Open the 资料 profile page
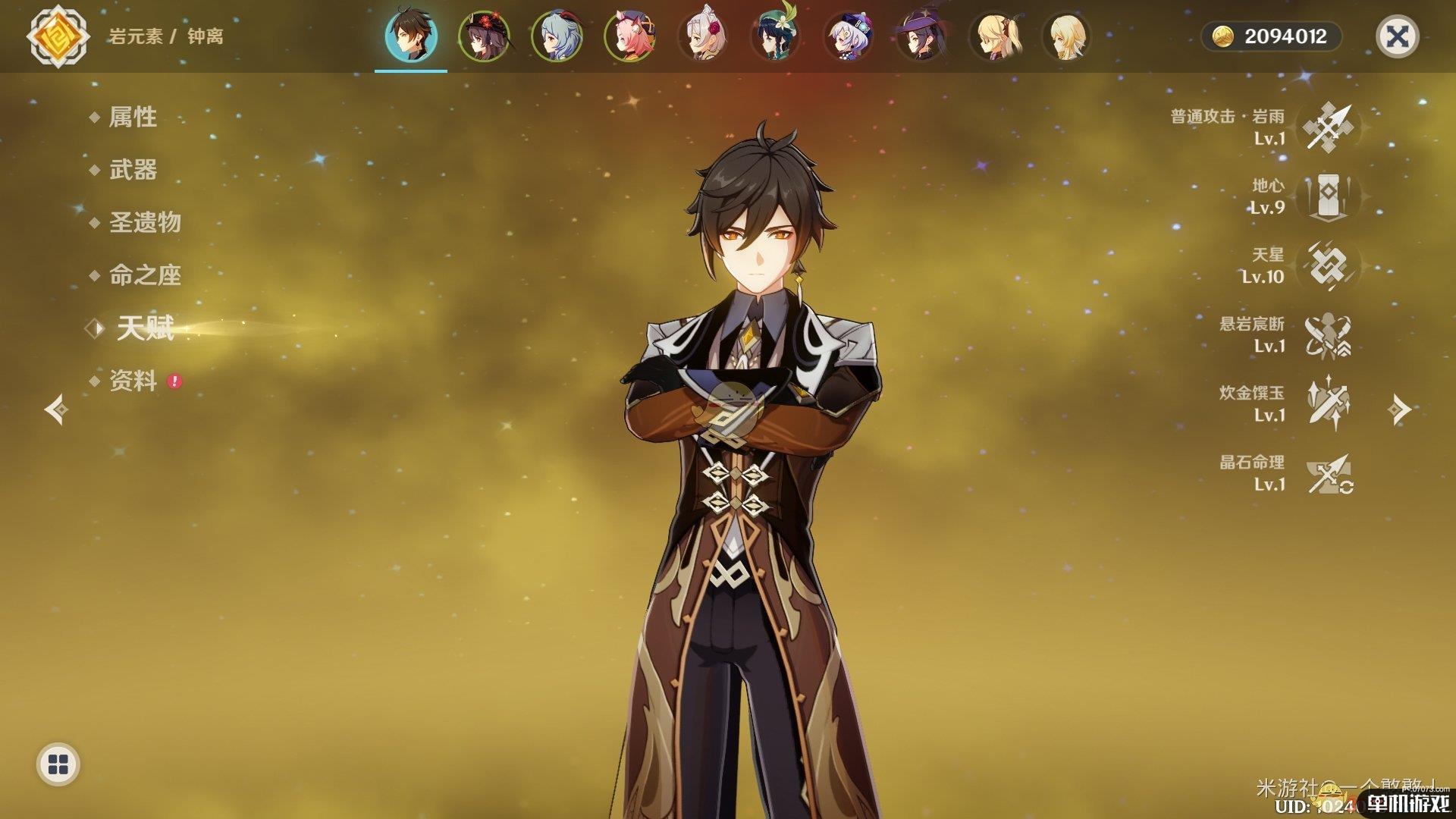1456x819 pixels. (133, 381)
